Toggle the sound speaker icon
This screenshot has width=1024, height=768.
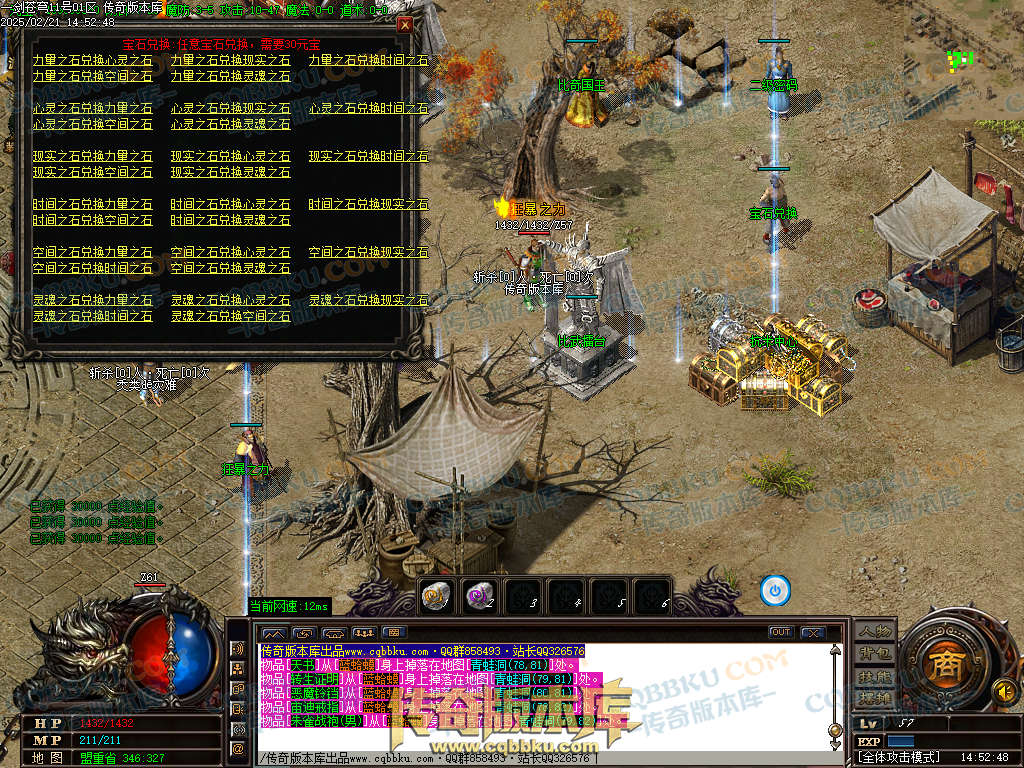pos(1002,690)
